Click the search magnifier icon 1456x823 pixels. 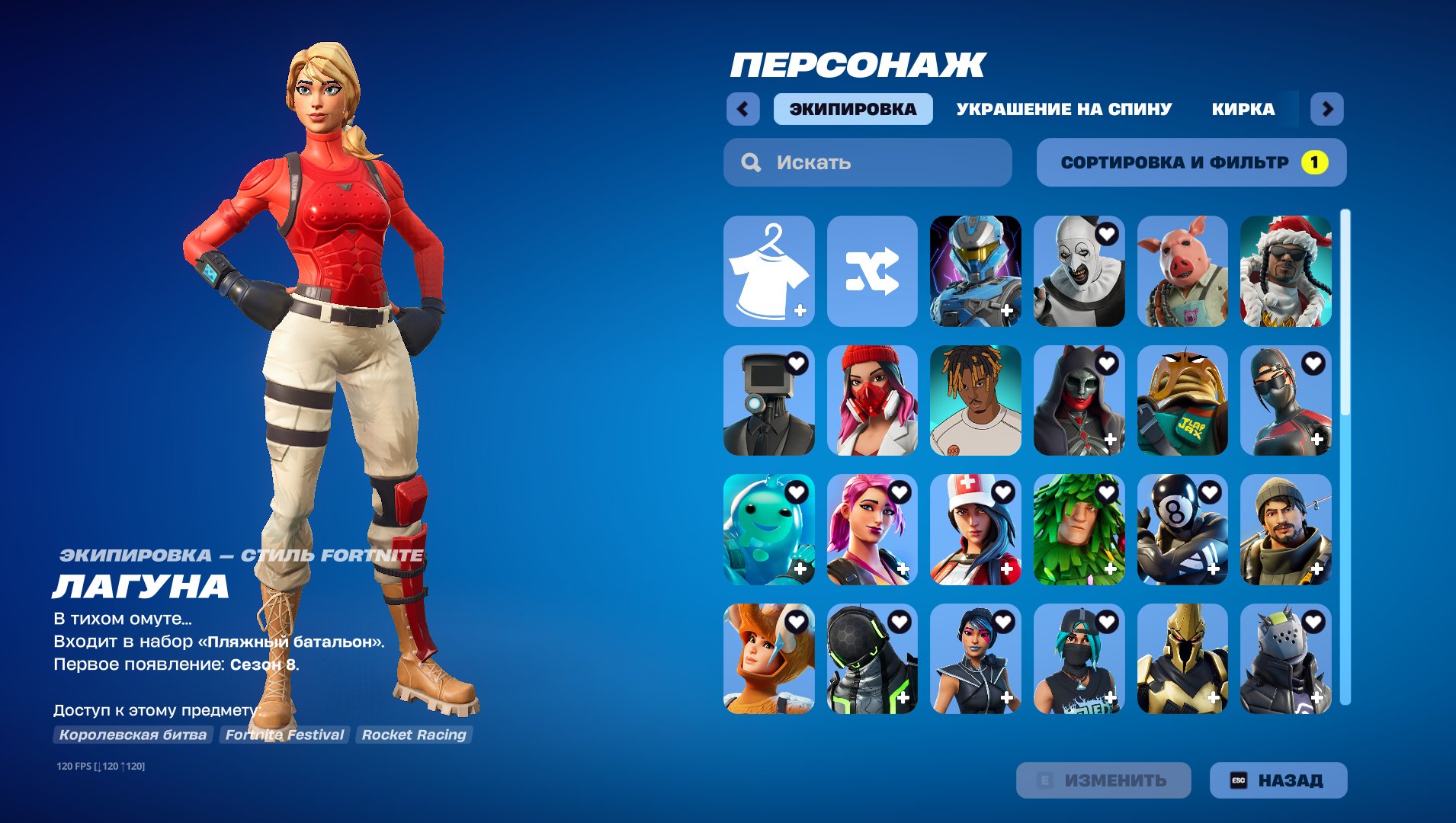[x=751, y=162]
